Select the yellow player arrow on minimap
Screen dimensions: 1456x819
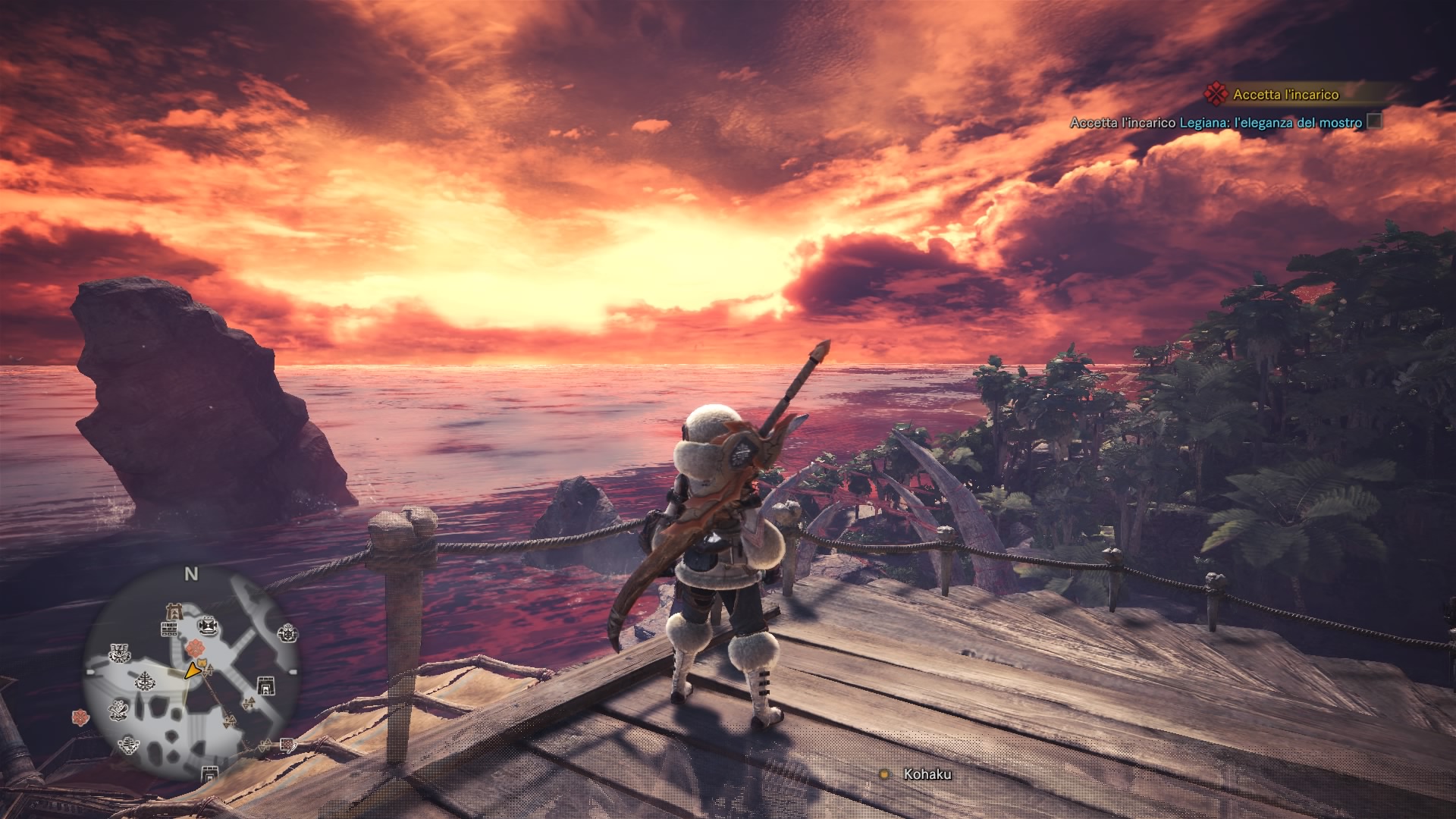pyautogui.click(x=193, y=670)
